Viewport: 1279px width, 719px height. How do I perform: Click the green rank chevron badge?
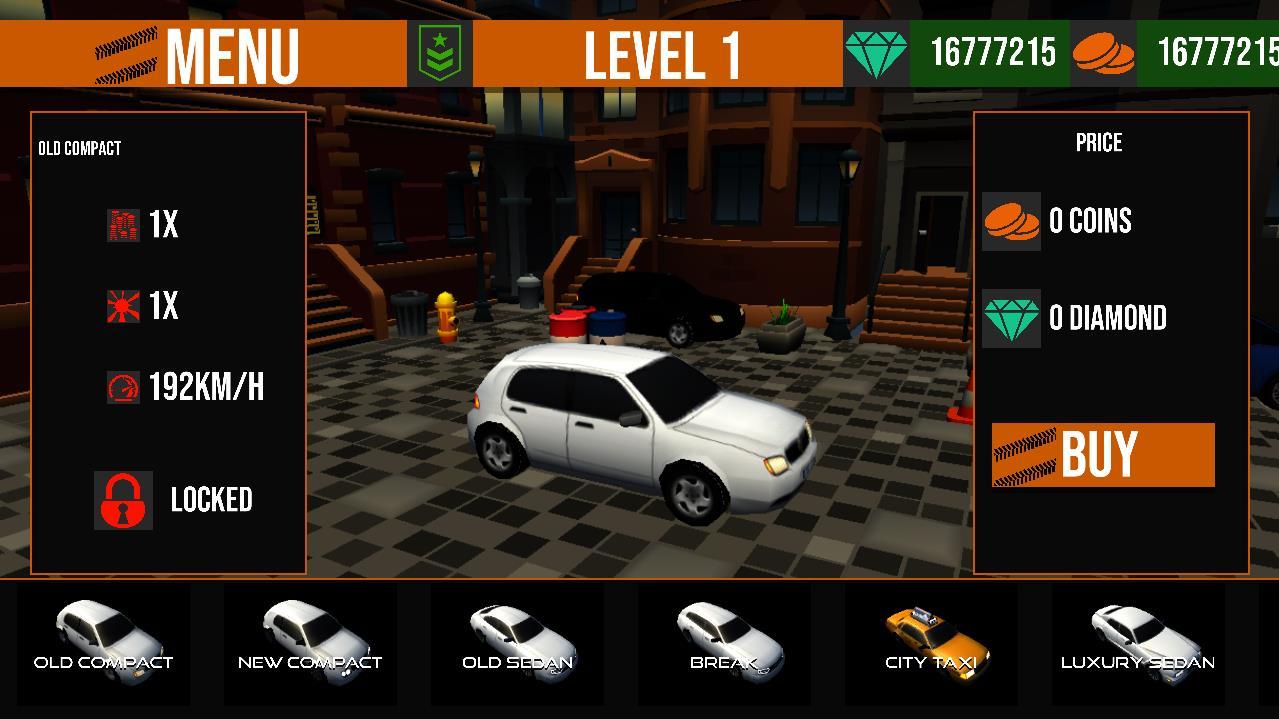(439, 54)
